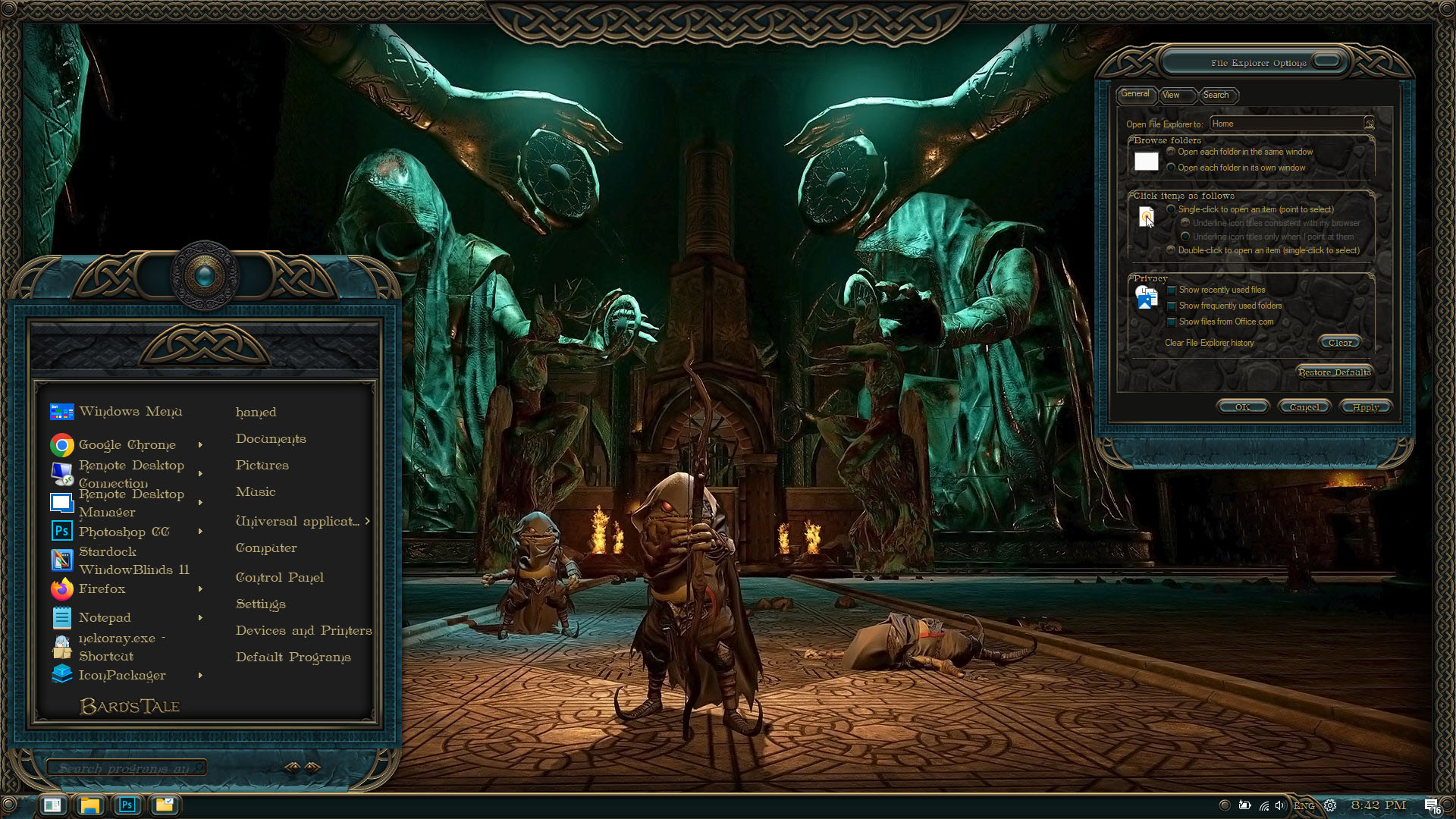Viewport: 1456px width, 819px height.
Task: Clear File Explorer history with Clear button
Action: (x=1340, y=343)
